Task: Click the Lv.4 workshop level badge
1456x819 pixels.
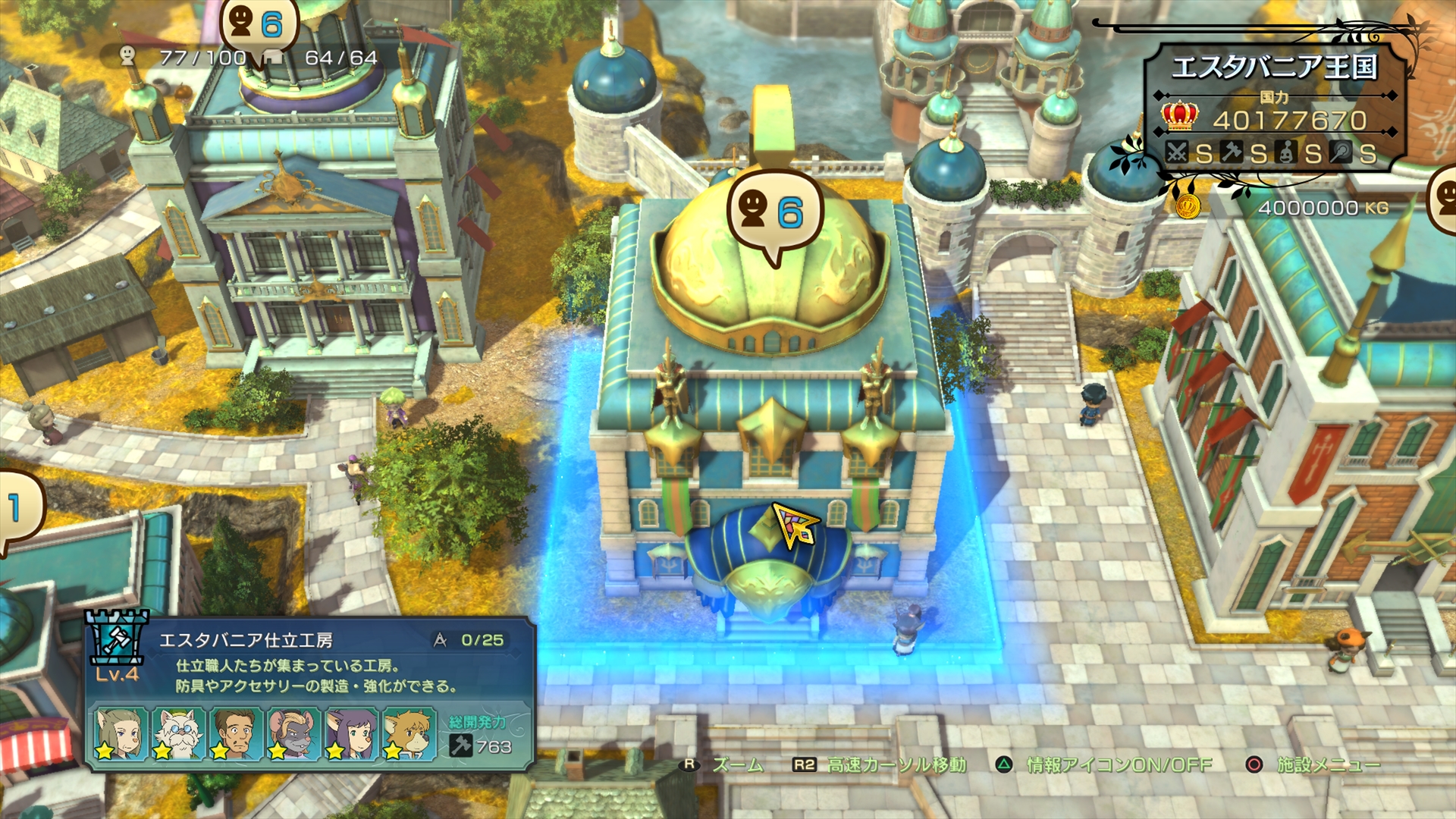Action: pos(117,675)
